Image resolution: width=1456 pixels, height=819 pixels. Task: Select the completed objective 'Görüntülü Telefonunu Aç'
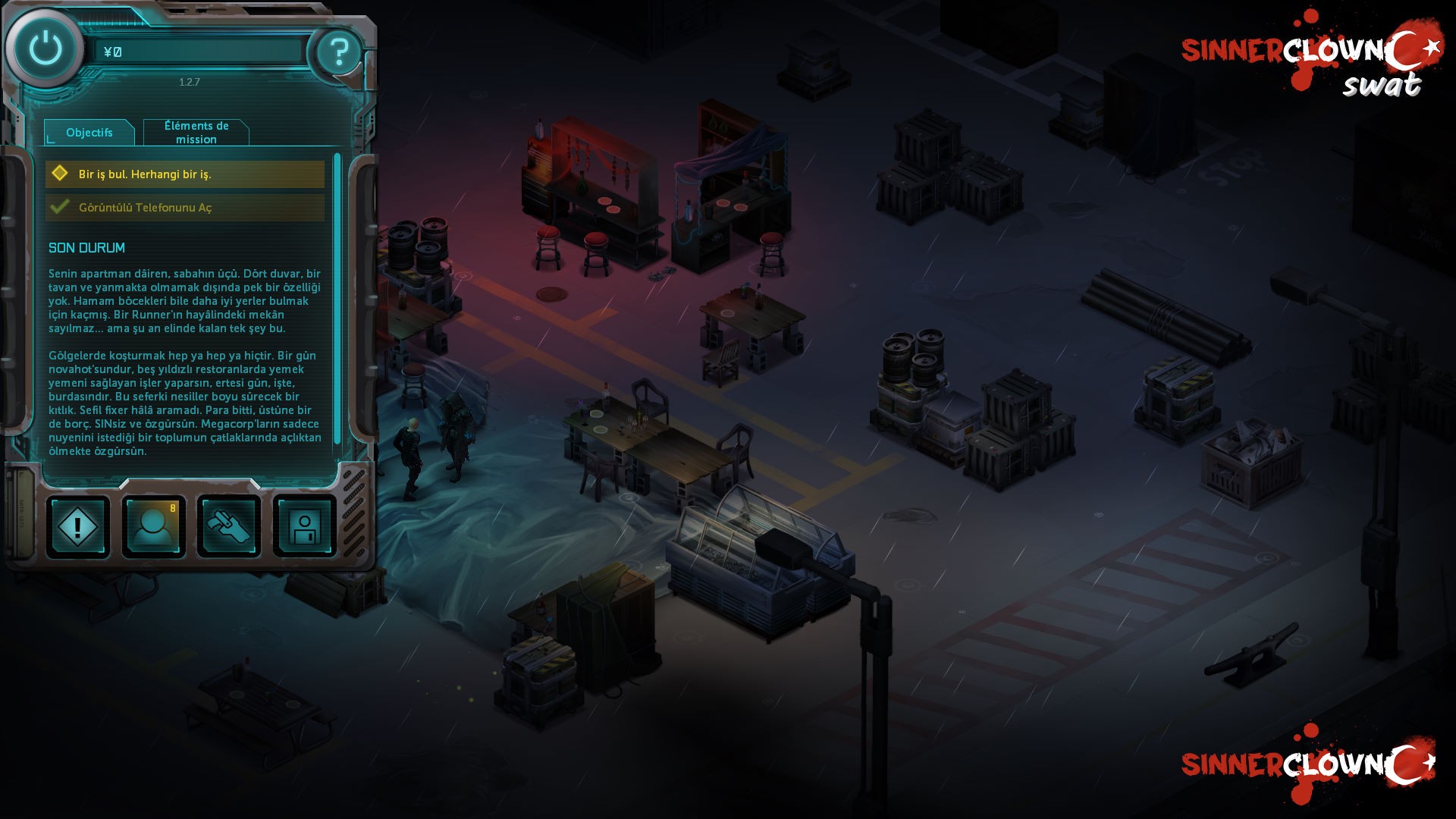pyautogui.click(x=184, y=207)
